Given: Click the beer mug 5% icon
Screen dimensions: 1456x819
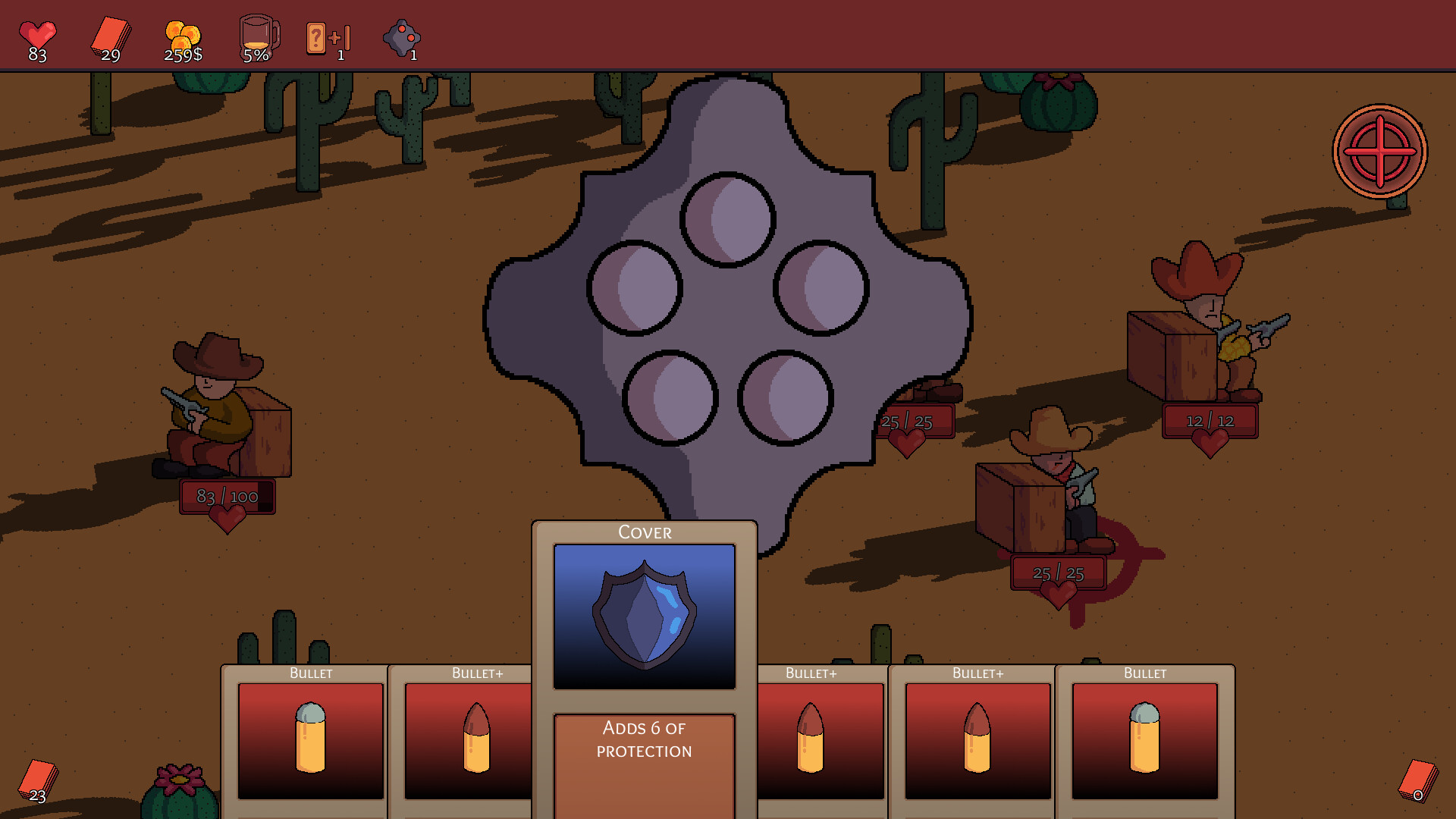Looking at the screenshot, I should click(258, 33).
